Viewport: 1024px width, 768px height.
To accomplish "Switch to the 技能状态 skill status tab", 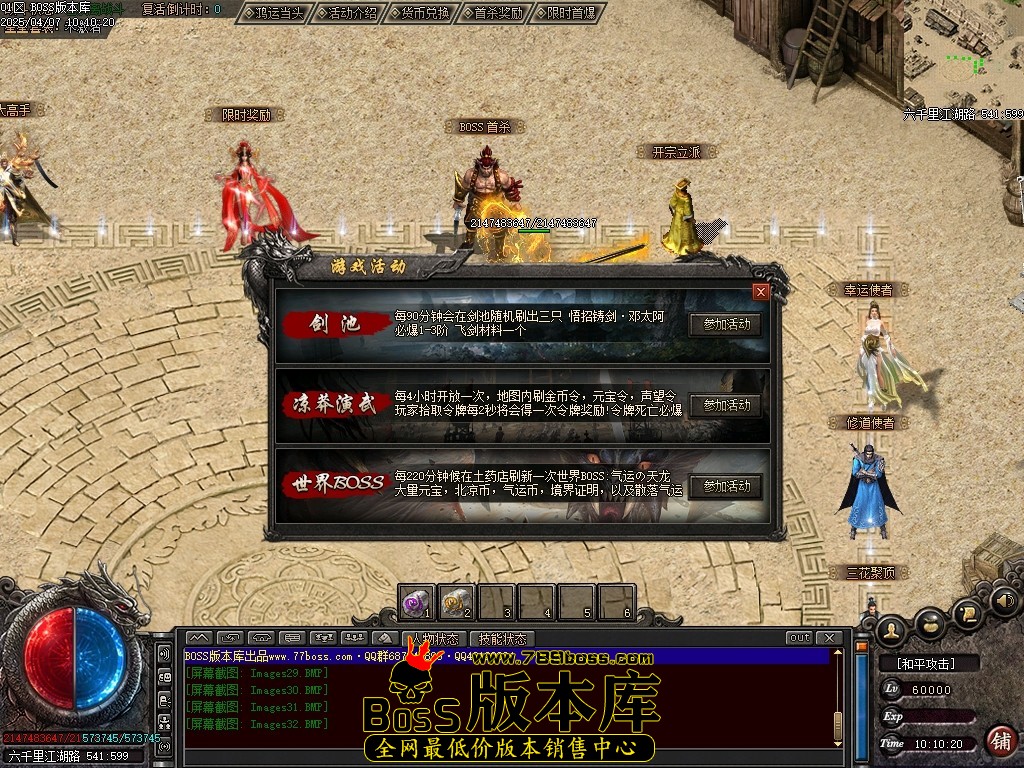I will [x=502, y=638].
